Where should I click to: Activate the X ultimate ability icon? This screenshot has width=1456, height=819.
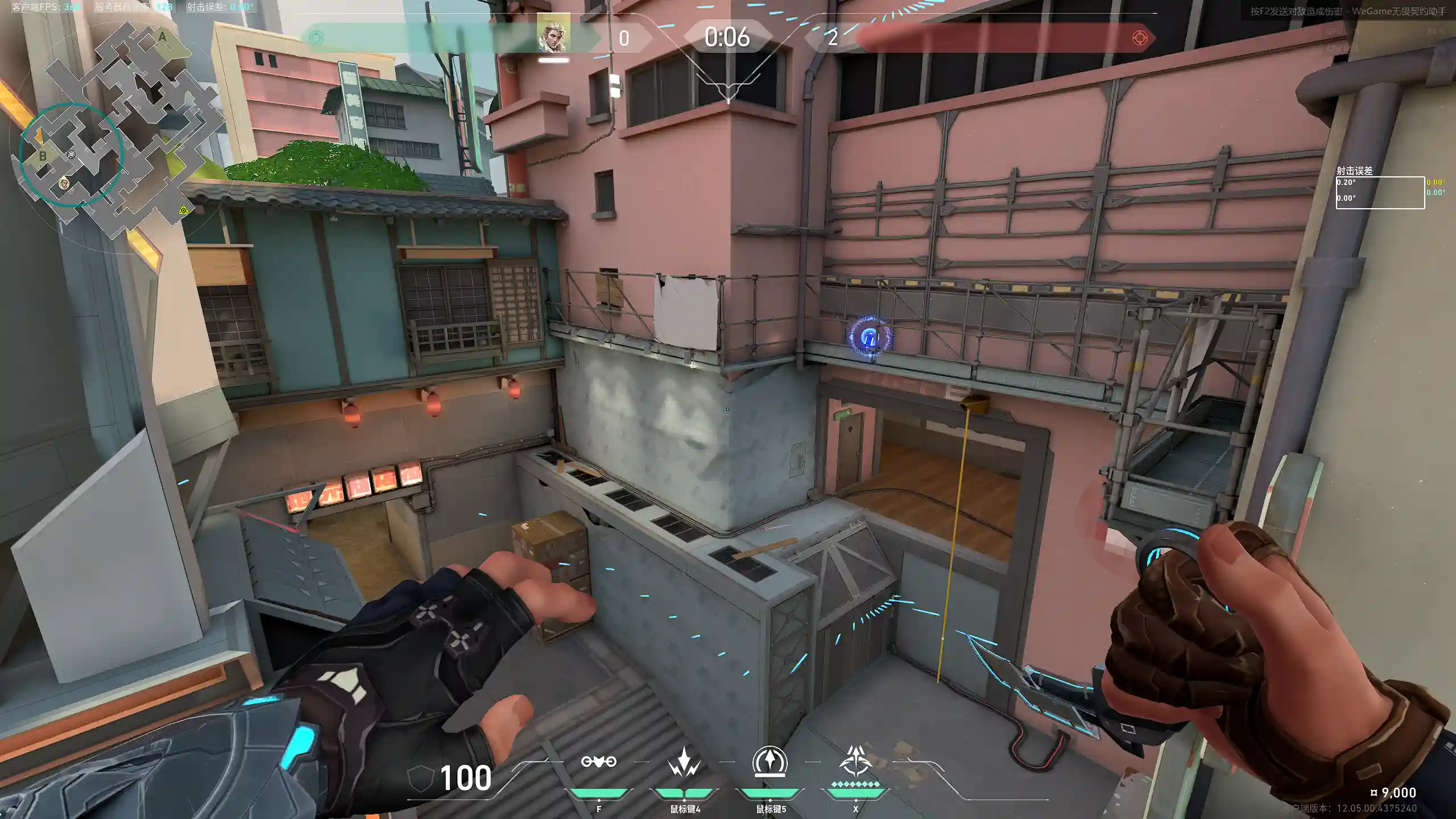tap(855, 761)
